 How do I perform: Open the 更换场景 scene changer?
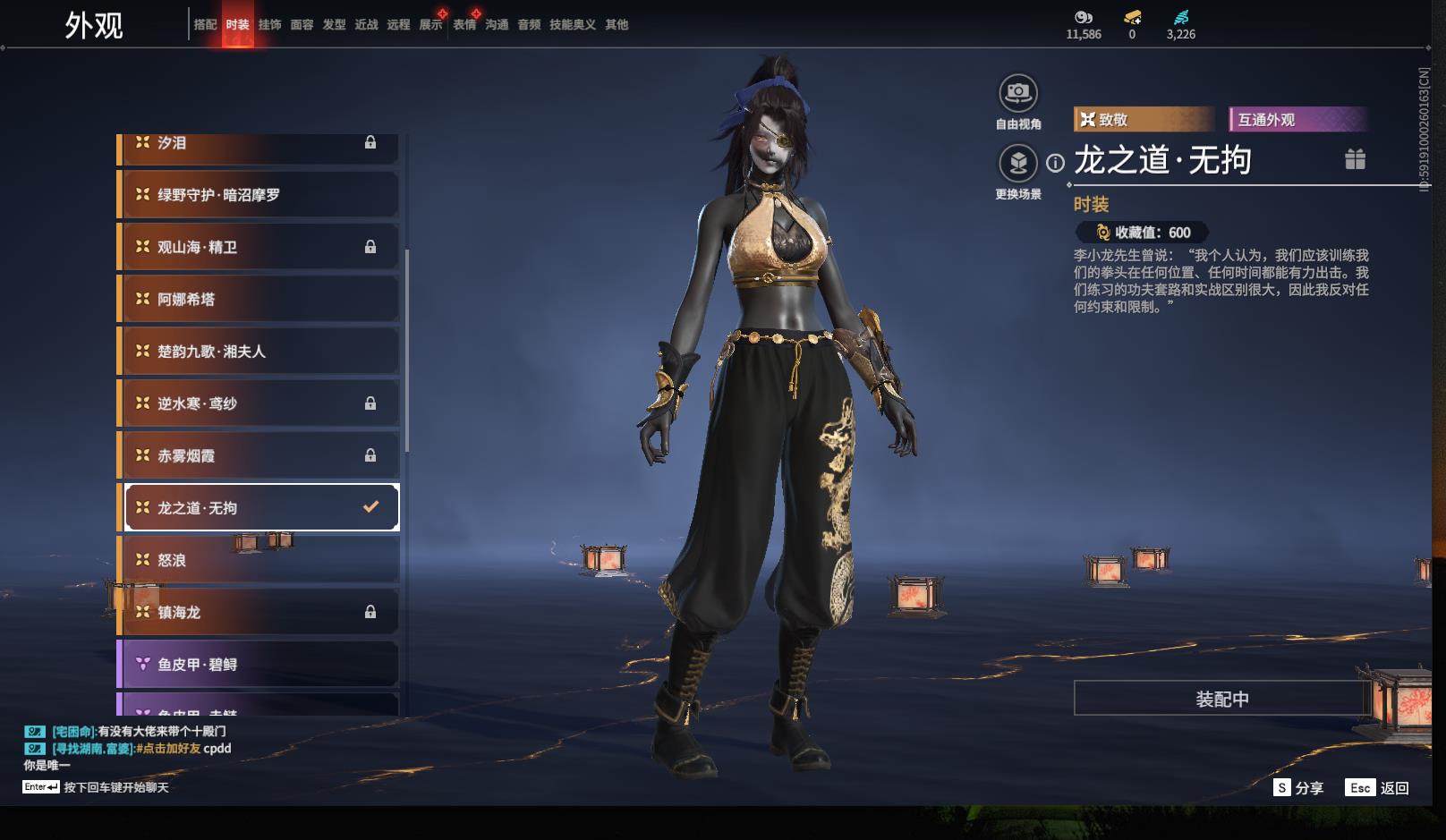(x=1018, y=164)
